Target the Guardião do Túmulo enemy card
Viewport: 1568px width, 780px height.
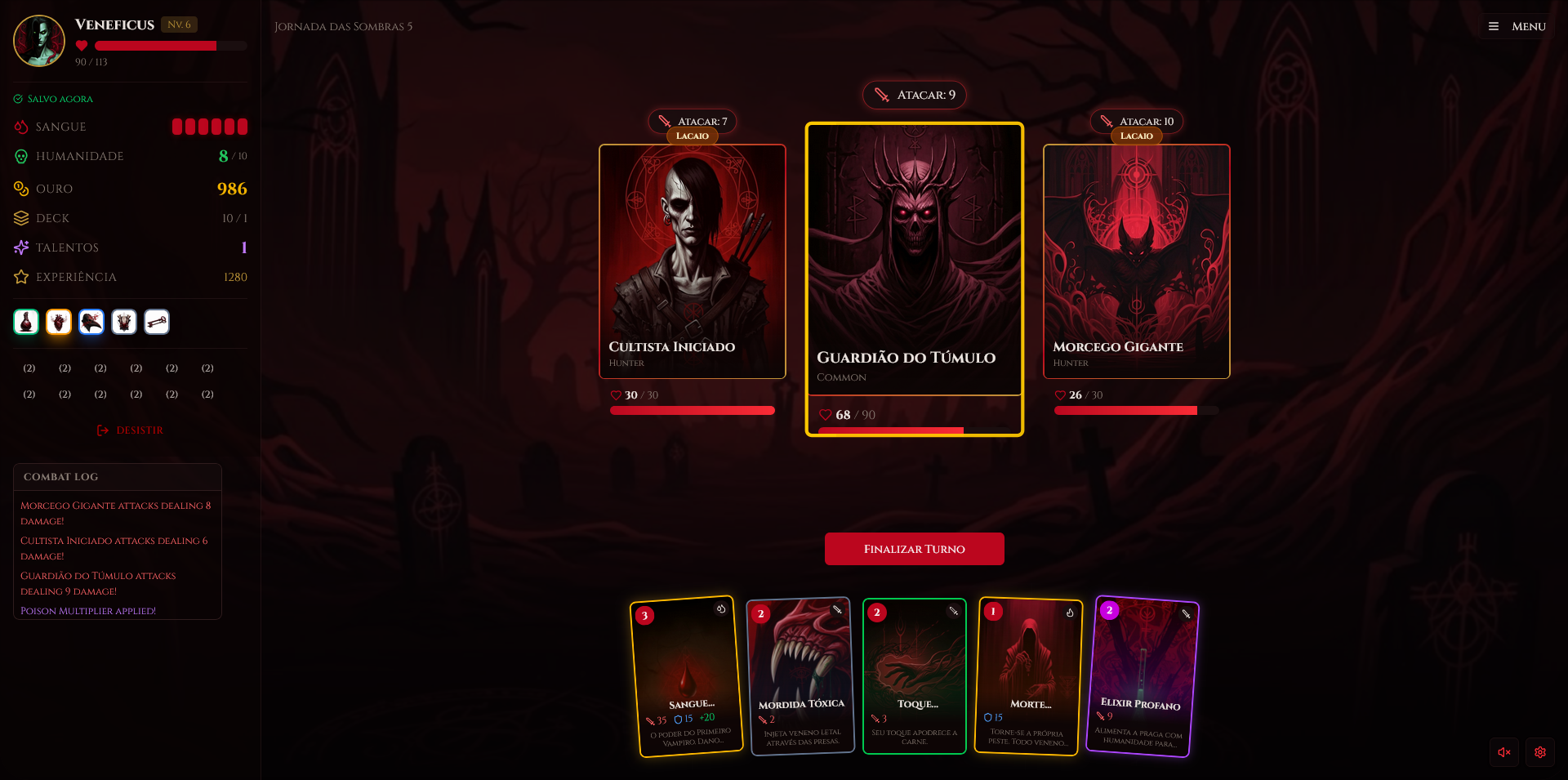tap(914, 261)
